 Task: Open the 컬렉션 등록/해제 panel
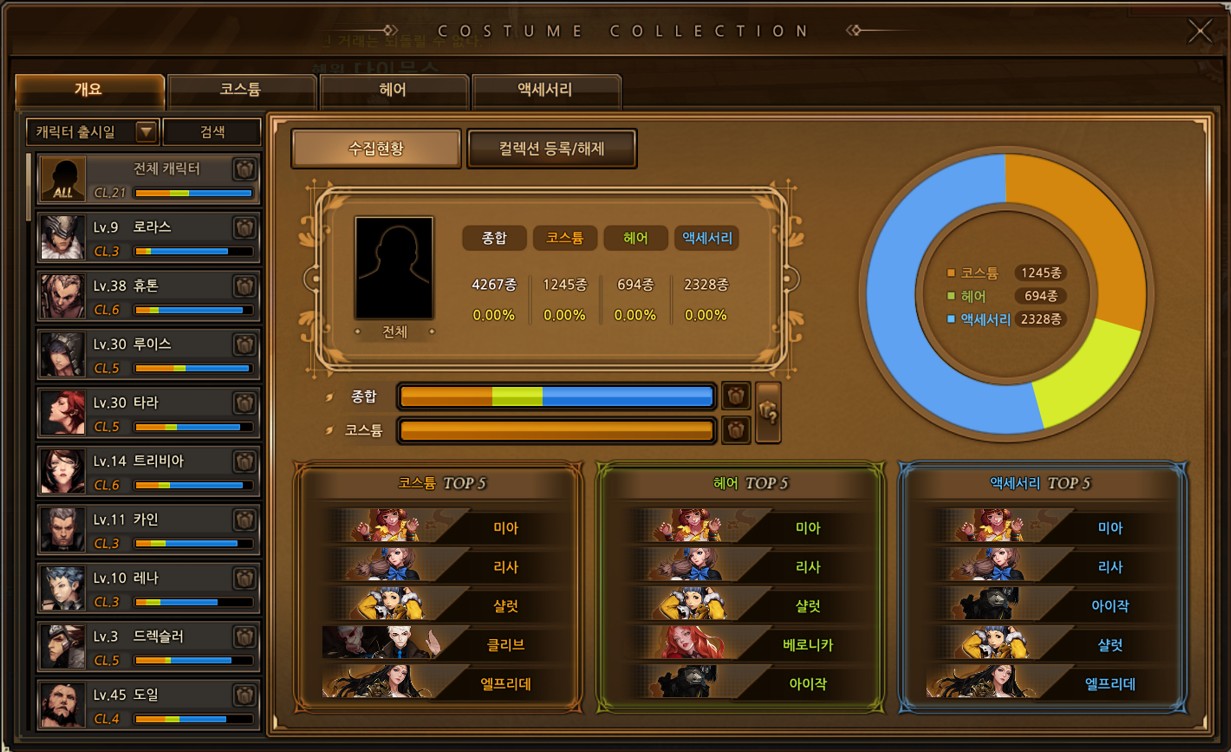(x=551, y=149)
